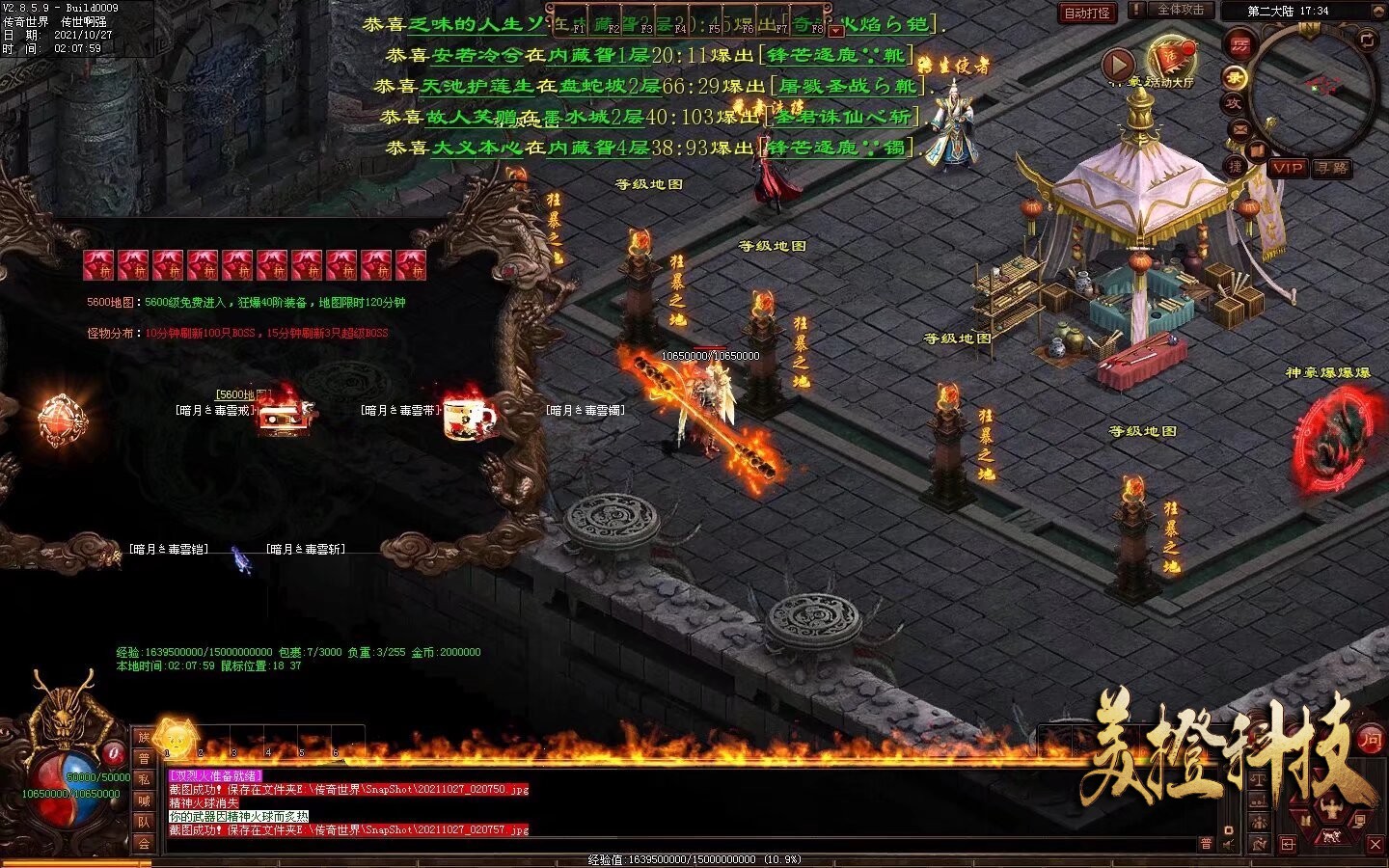Open the 问 help icon at bottom right
Image resolution: width=1389 pixels, height=868 pixels.
click(1371, 741)
